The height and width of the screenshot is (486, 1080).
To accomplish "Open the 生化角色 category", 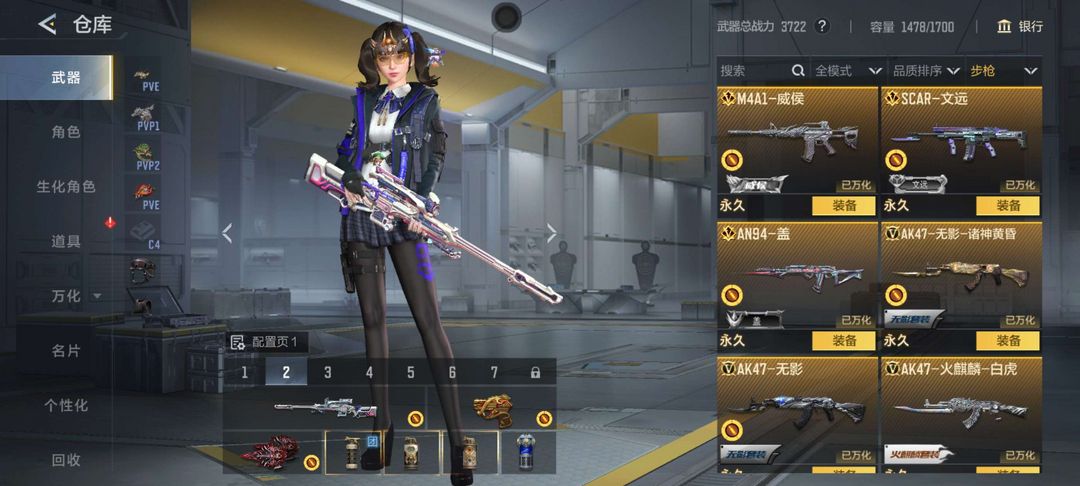I will point(66,187).
